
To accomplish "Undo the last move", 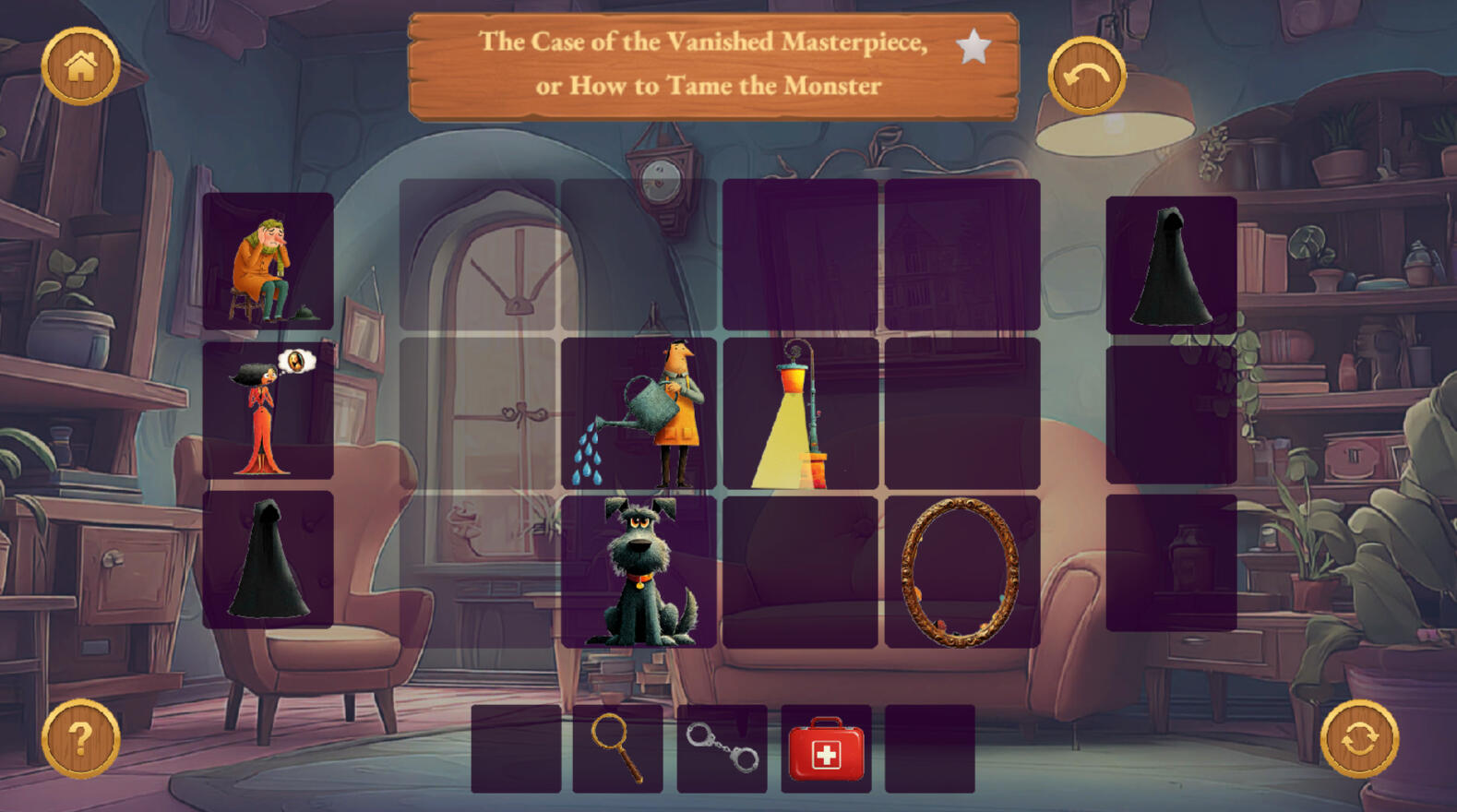I will (x=1086, y=76).
